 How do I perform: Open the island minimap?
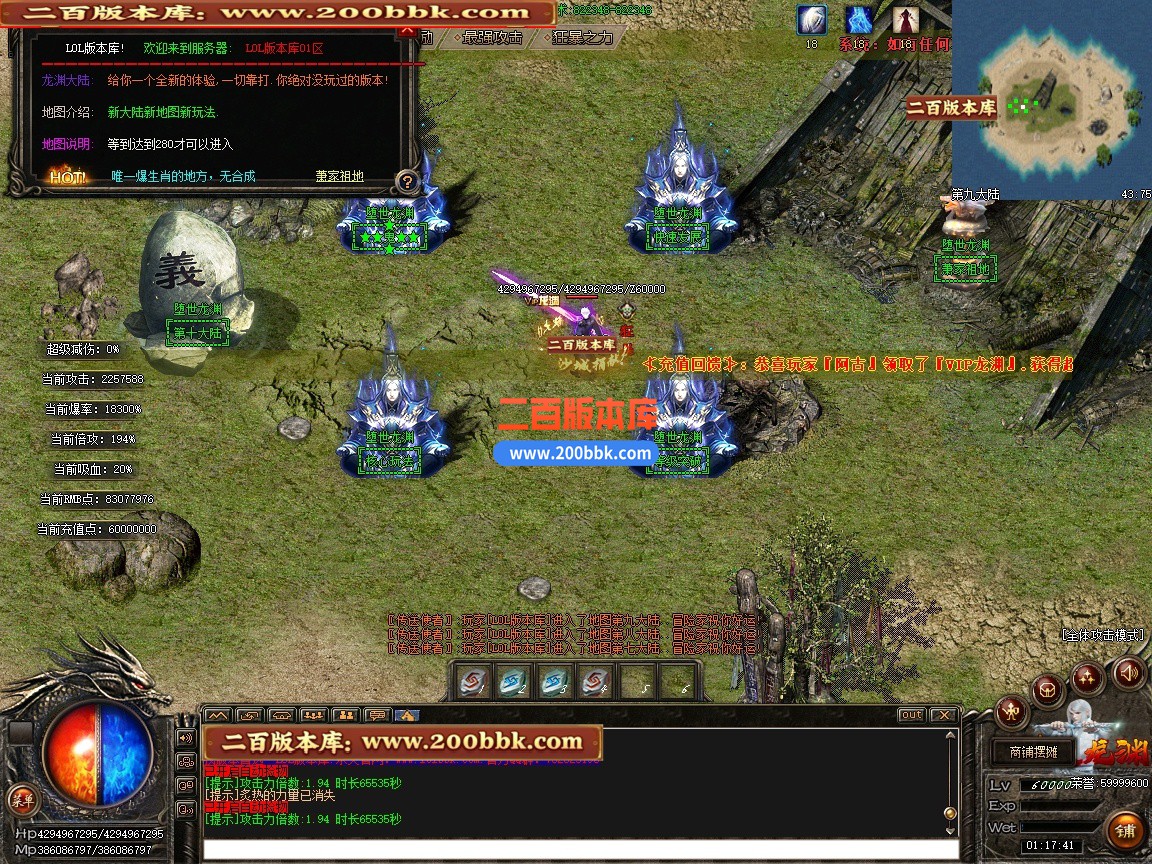coord(1051,99)
